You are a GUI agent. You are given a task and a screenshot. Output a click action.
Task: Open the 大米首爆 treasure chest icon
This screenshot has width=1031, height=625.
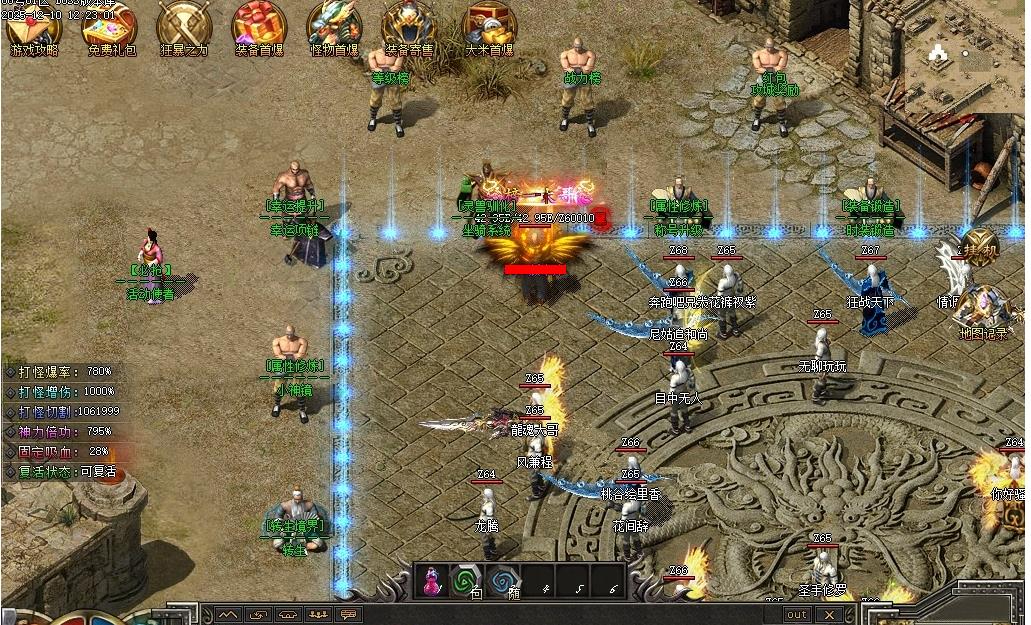click(x=489, y=27)
